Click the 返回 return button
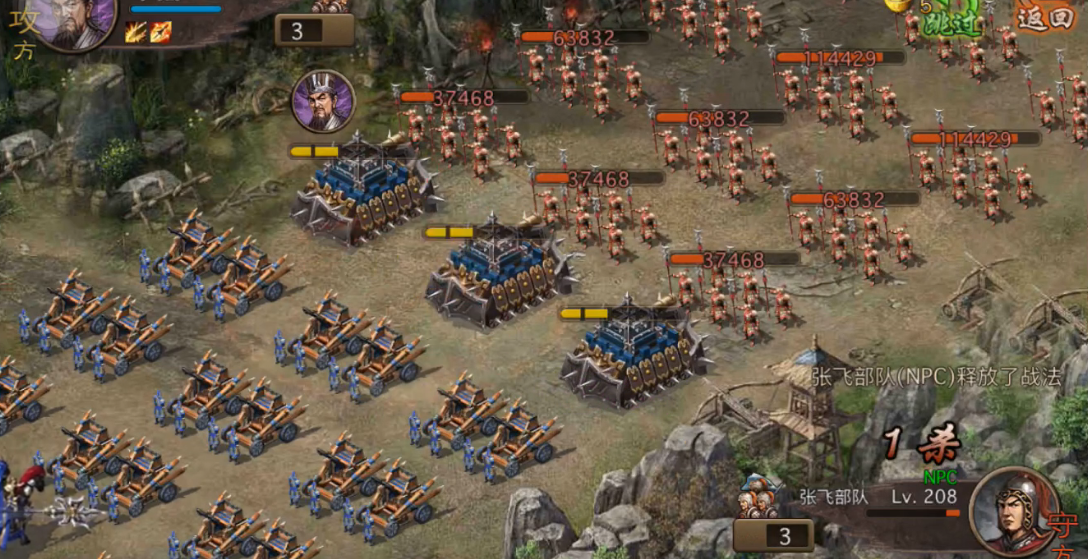1088x559 pixels. tap(1046, 17)
